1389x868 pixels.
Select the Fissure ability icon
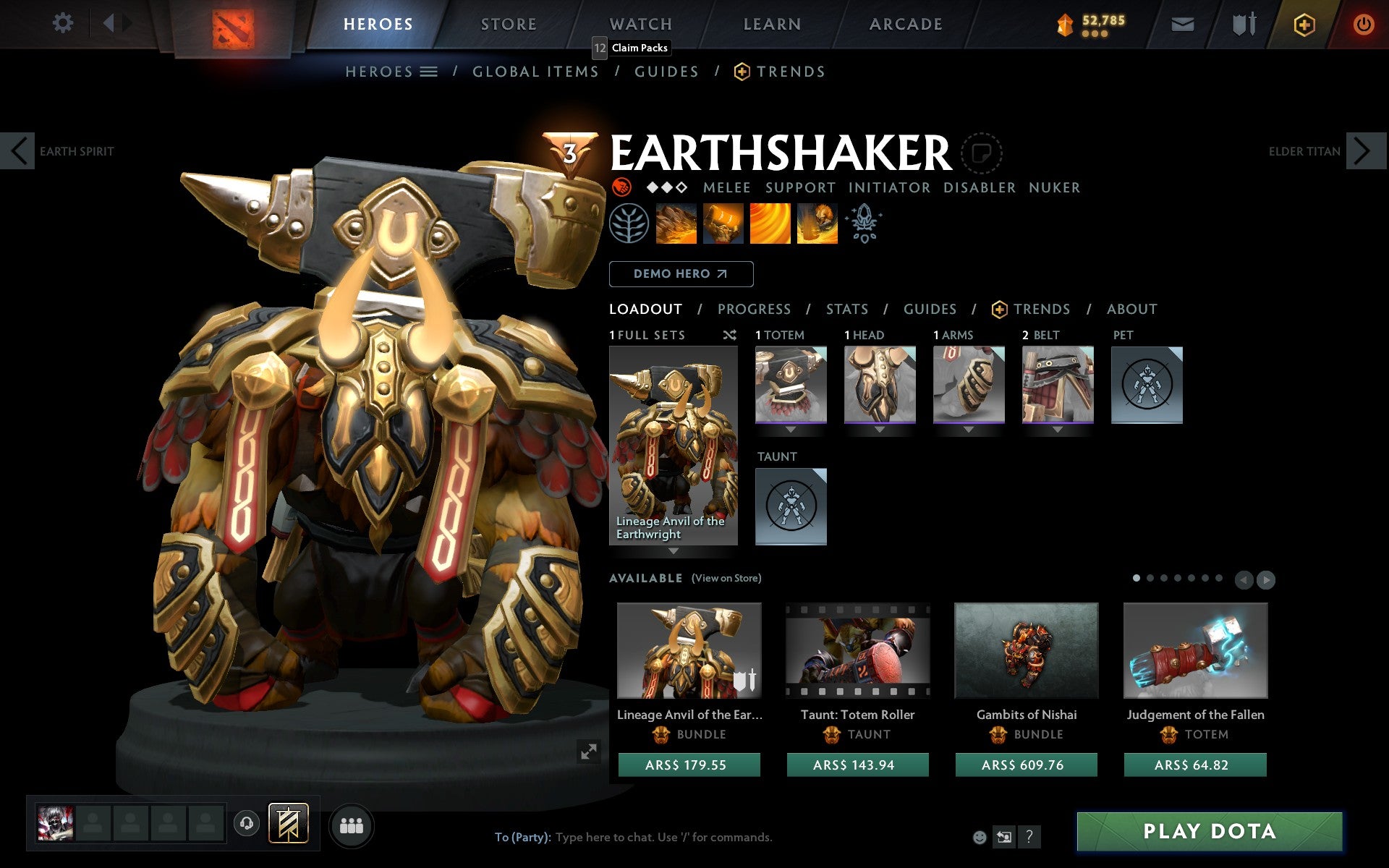676,224
